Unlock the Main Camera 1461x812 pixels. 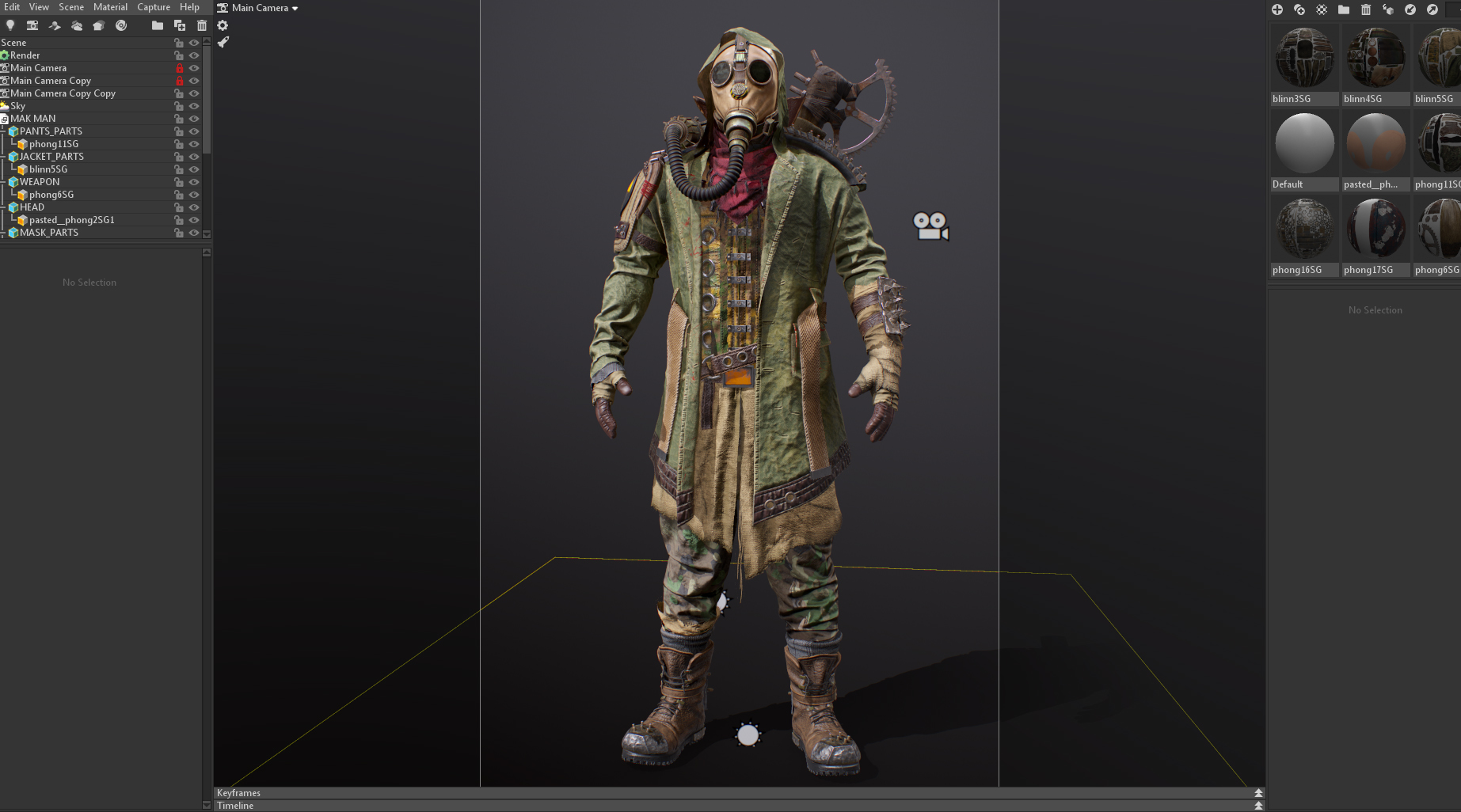[x=181, y=67]
